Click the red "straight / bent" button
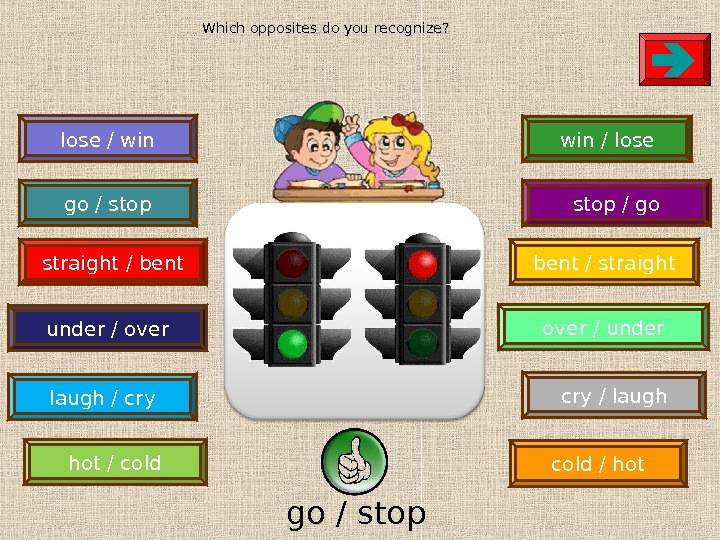 [x=113, y=263]
